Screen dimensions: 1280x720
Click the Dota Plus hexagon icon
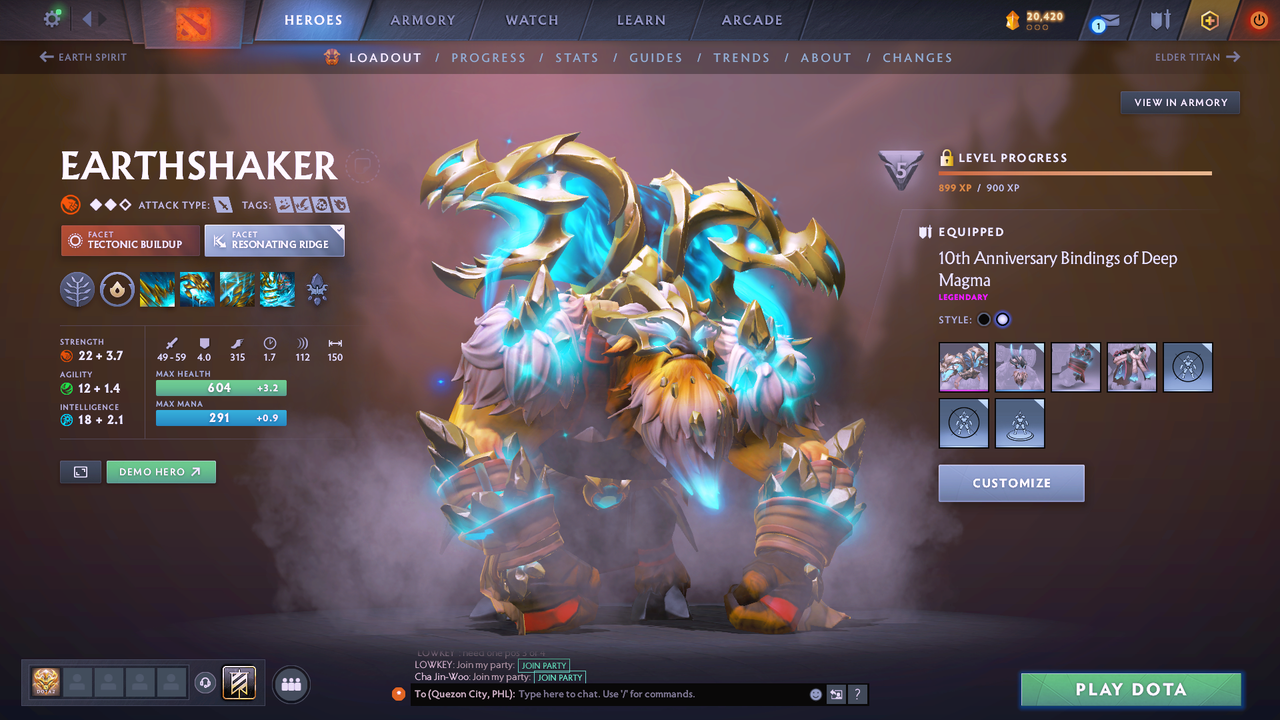click(x=1209, y=19)
